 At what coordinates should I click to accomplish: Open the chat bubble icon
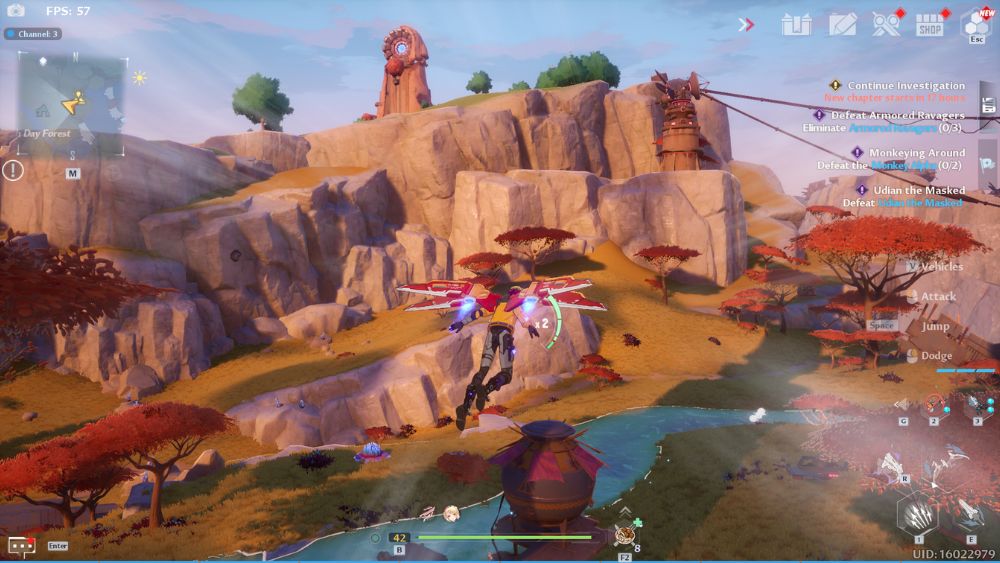pos(20,546)
